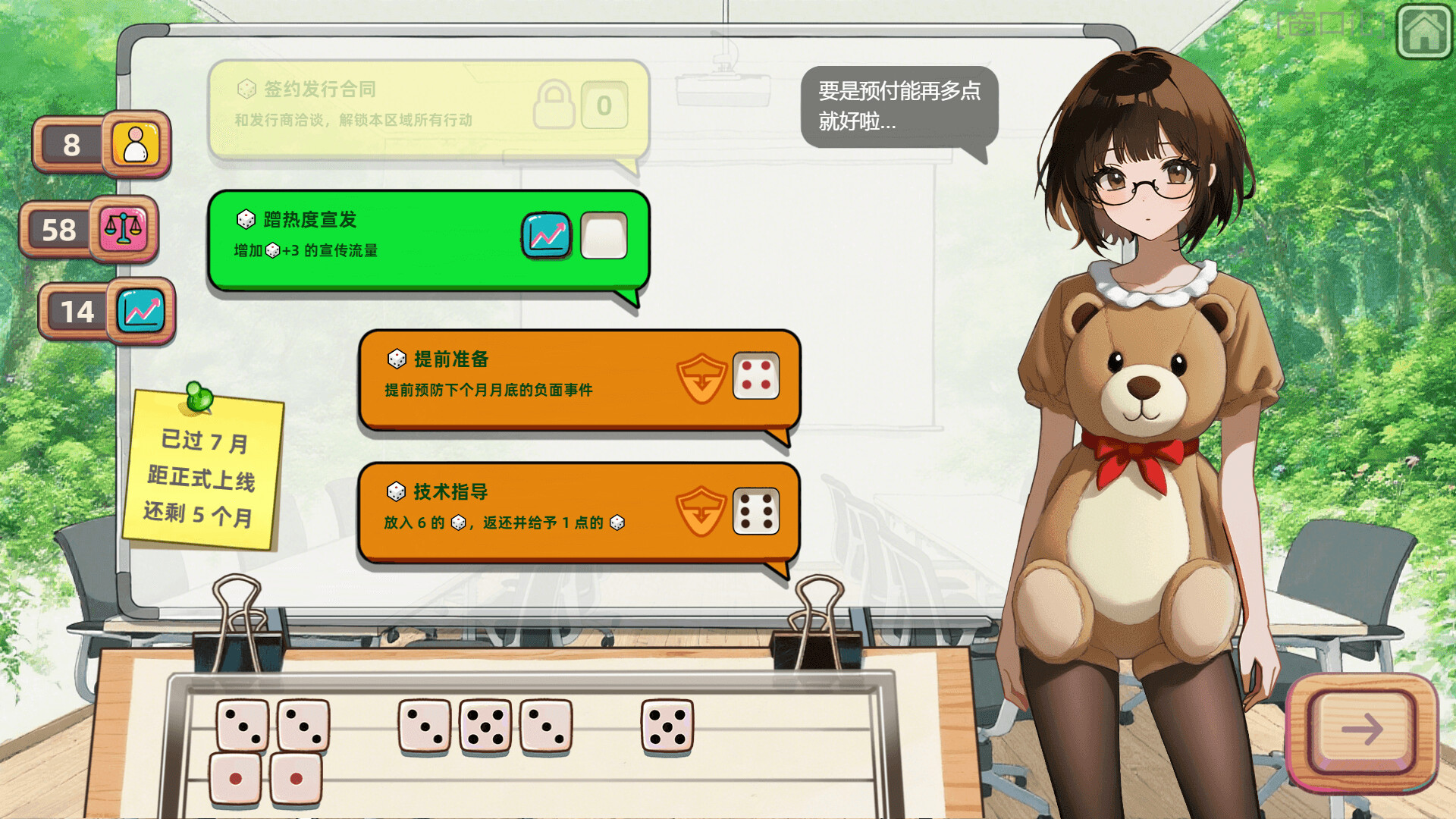The height and width of the screenshot is (819, 1456).
Task: Click the green pushpin on the sticky note
Action: [x=198, y=396]
